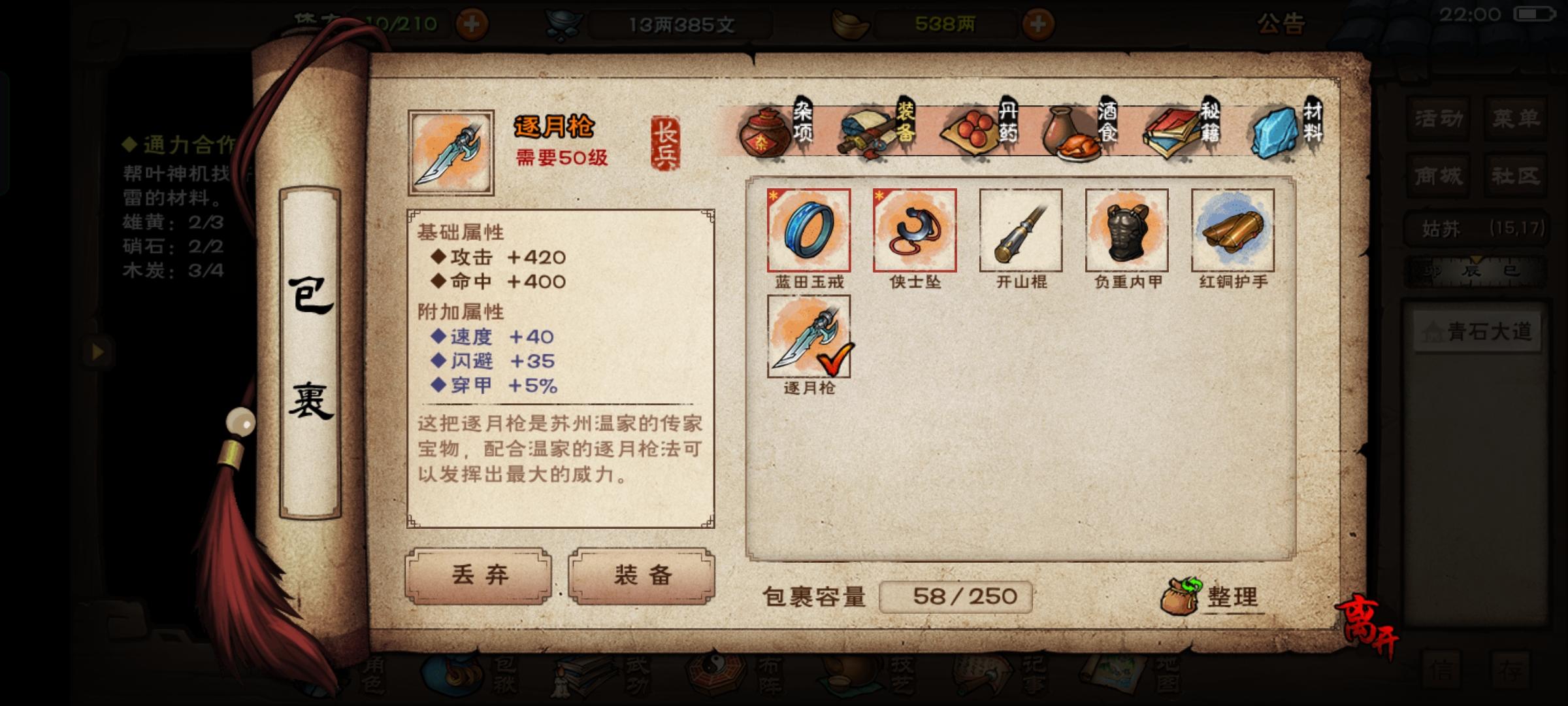This screenshot has height=706, width=1568.
Task: Click the 丢弃 discard button
Action: [479, 575]
